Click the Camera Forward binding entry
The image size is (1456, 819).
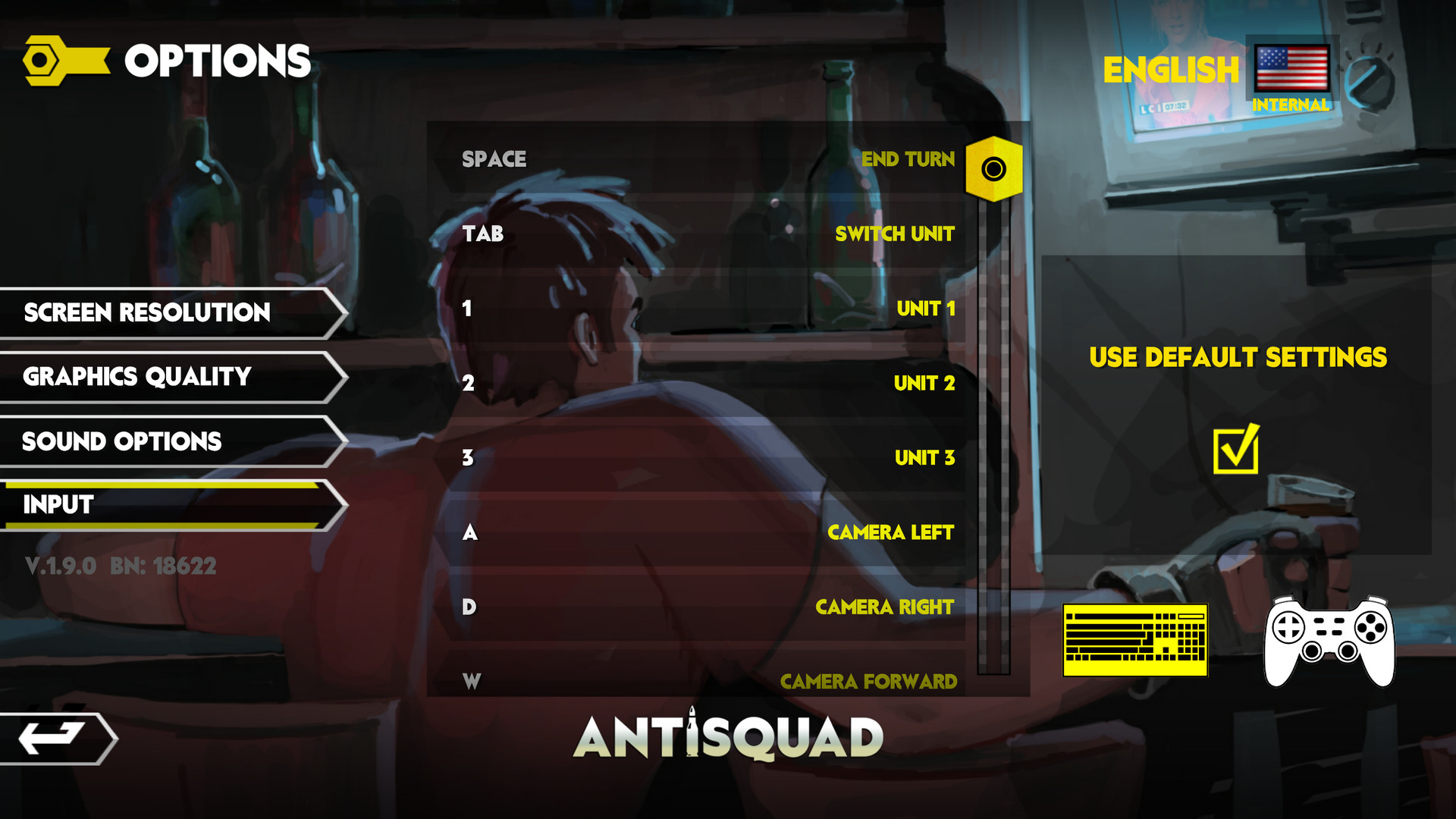pos(868,681)
